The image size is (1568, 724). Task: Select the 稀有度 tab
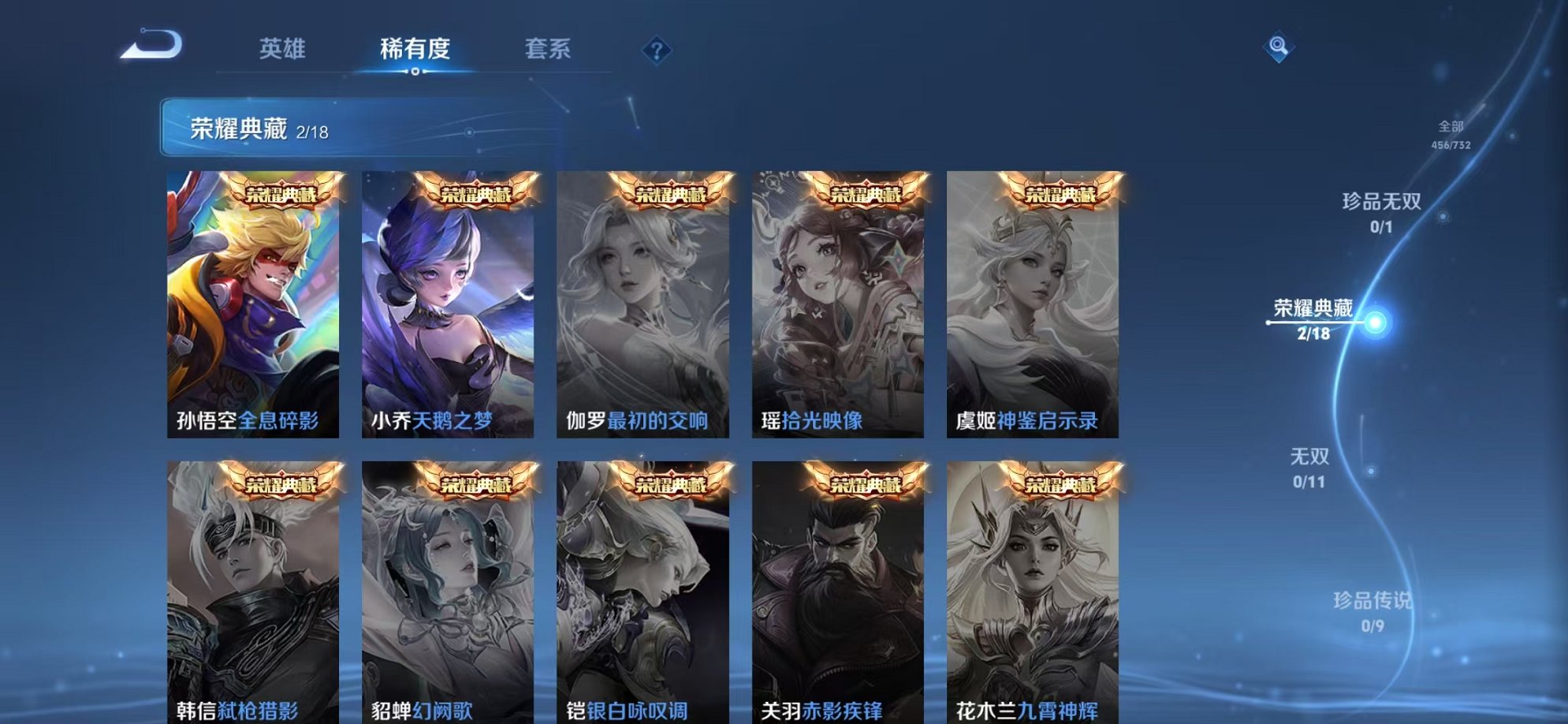[417, 49]
